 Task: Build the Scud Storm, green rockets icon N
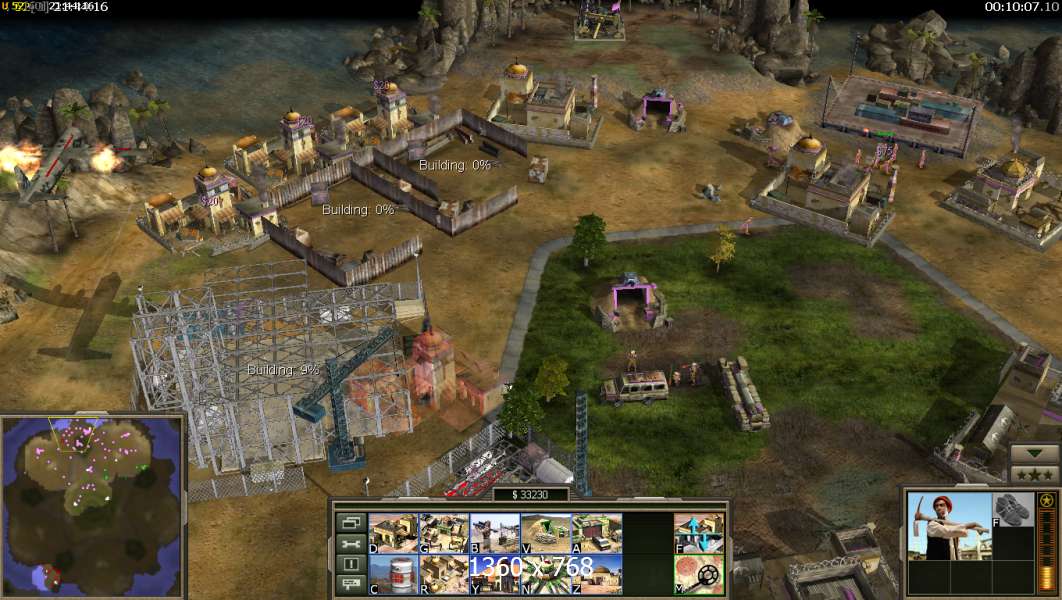coord(546,574)
